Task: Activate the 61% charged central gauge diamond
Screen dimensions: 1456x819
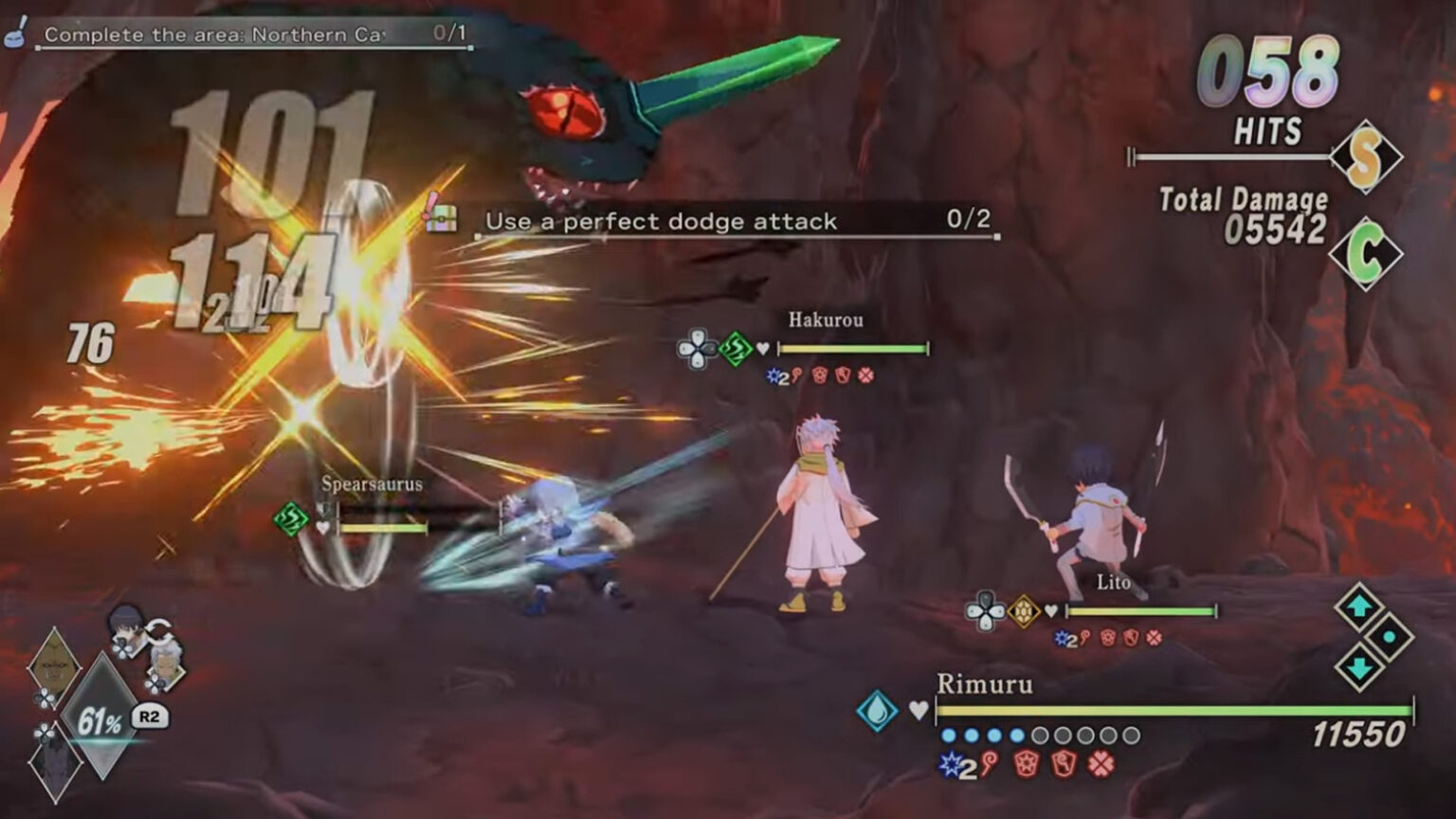Action: [101, 718]
